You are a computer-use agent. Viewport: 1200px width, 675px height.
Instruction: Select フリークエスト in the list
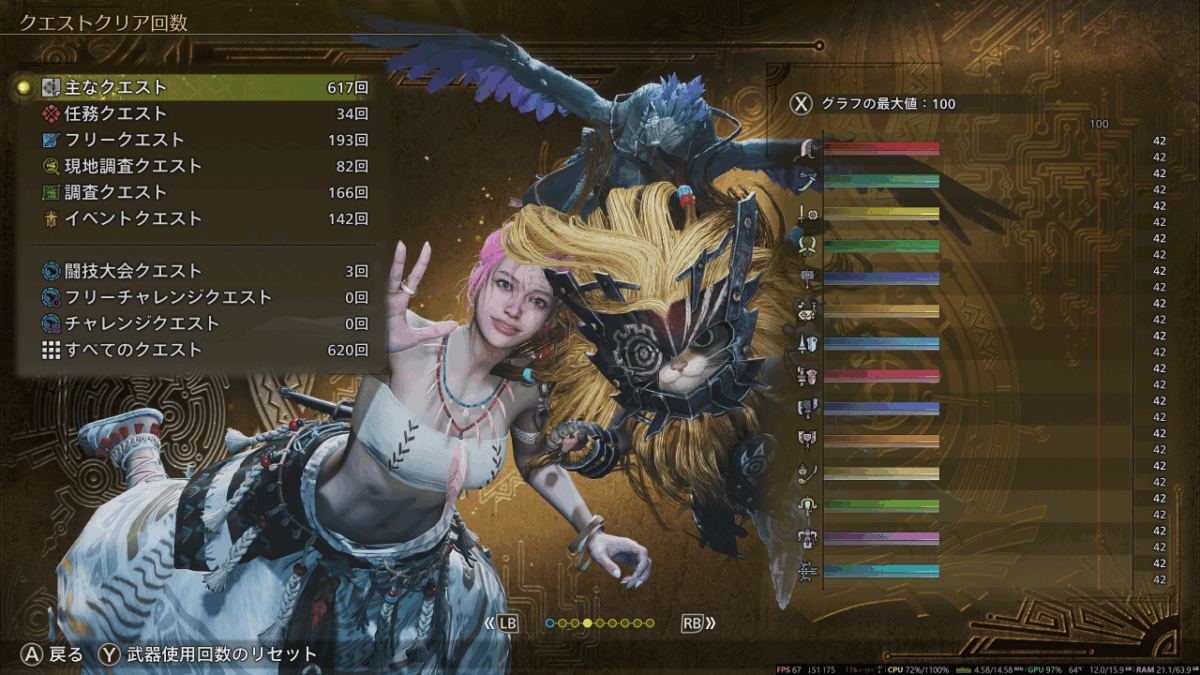[x=200, y=140]
